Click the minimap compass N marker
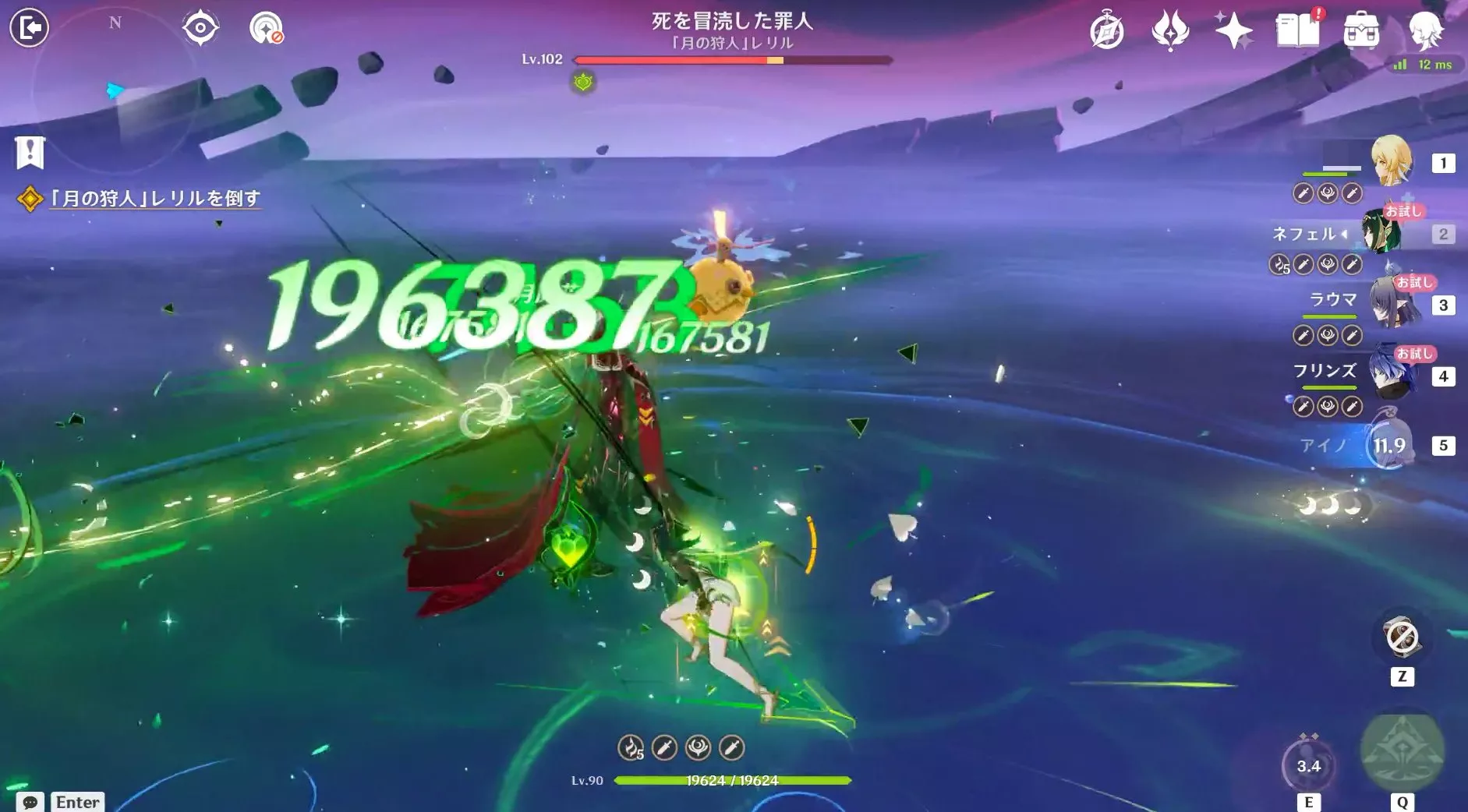 click(x=115, y=23)
